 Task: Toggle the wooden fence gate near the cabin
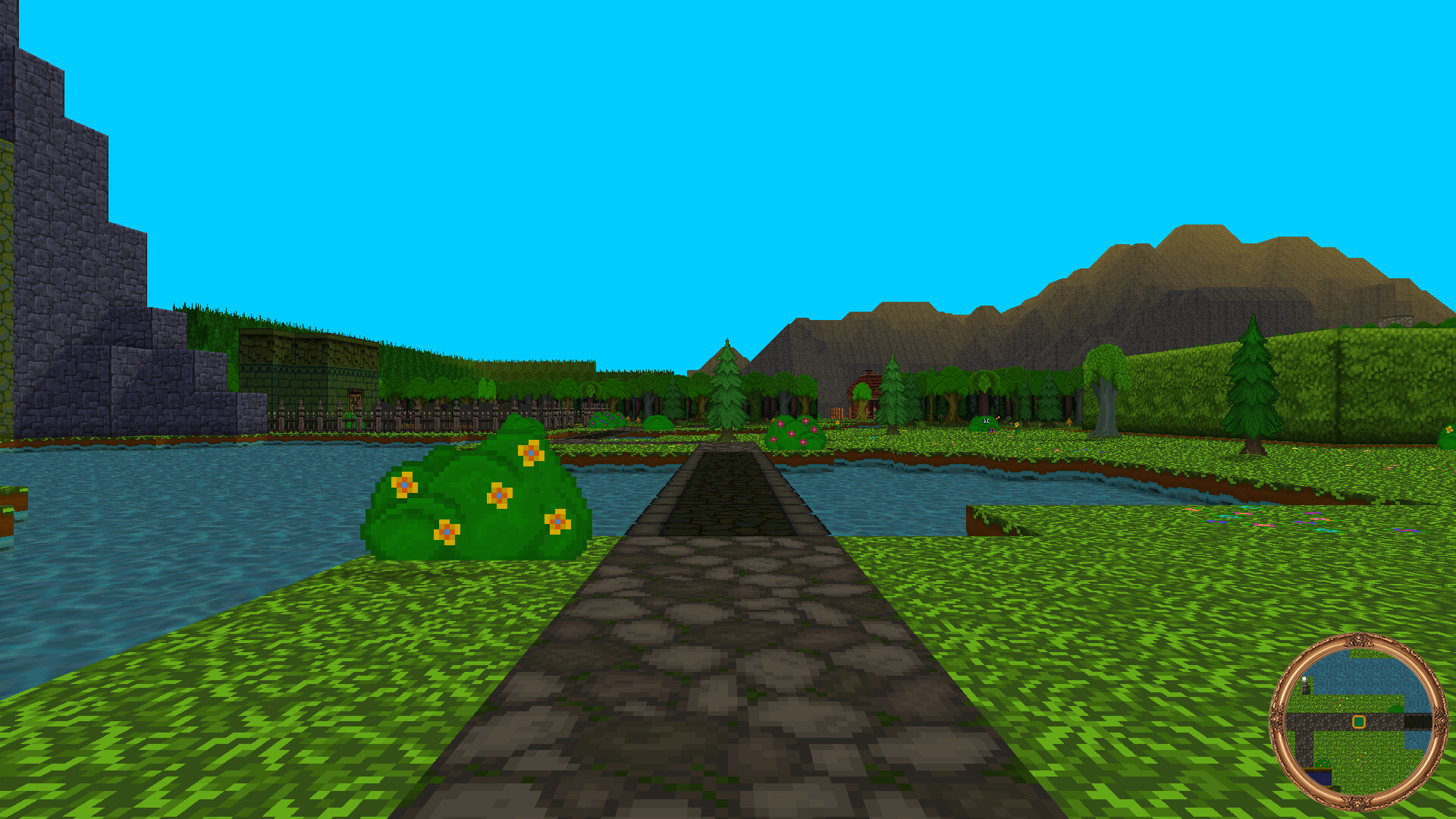(839, 413)
